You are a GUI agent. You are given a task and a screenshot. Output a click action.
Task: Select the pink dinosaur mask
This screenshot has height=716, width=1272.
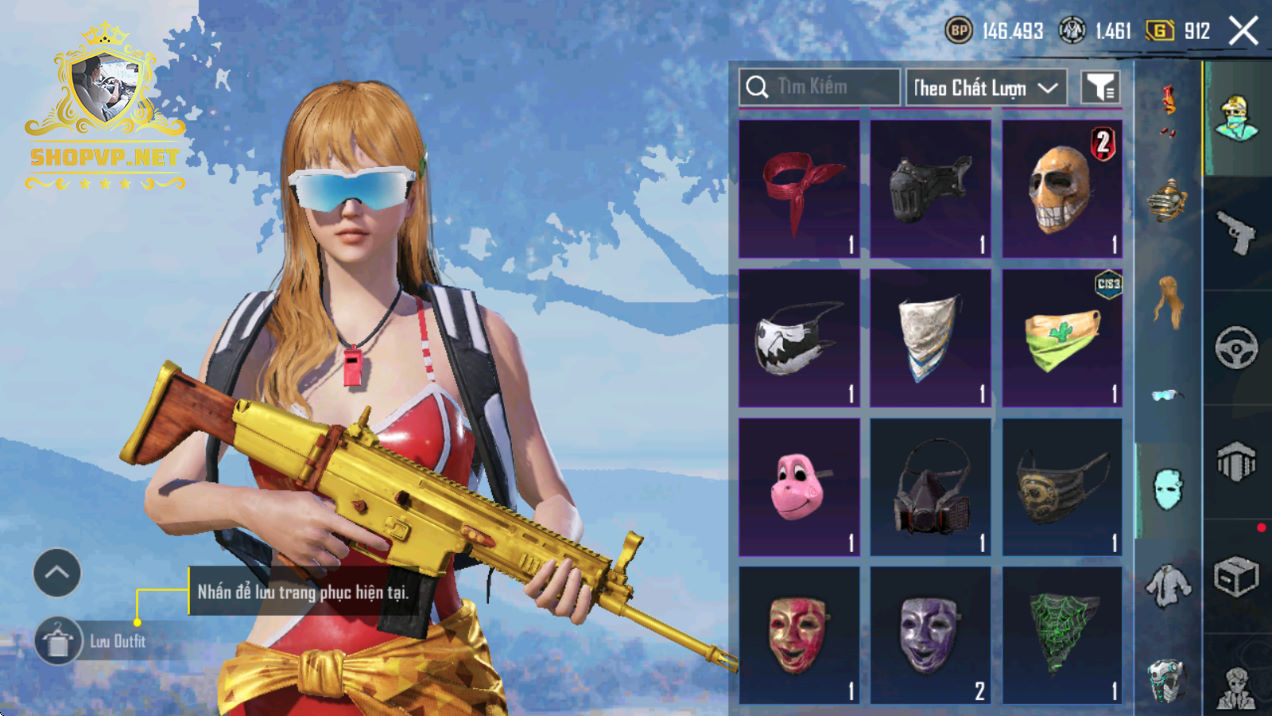pyautogui.click(x=799, y=487)
